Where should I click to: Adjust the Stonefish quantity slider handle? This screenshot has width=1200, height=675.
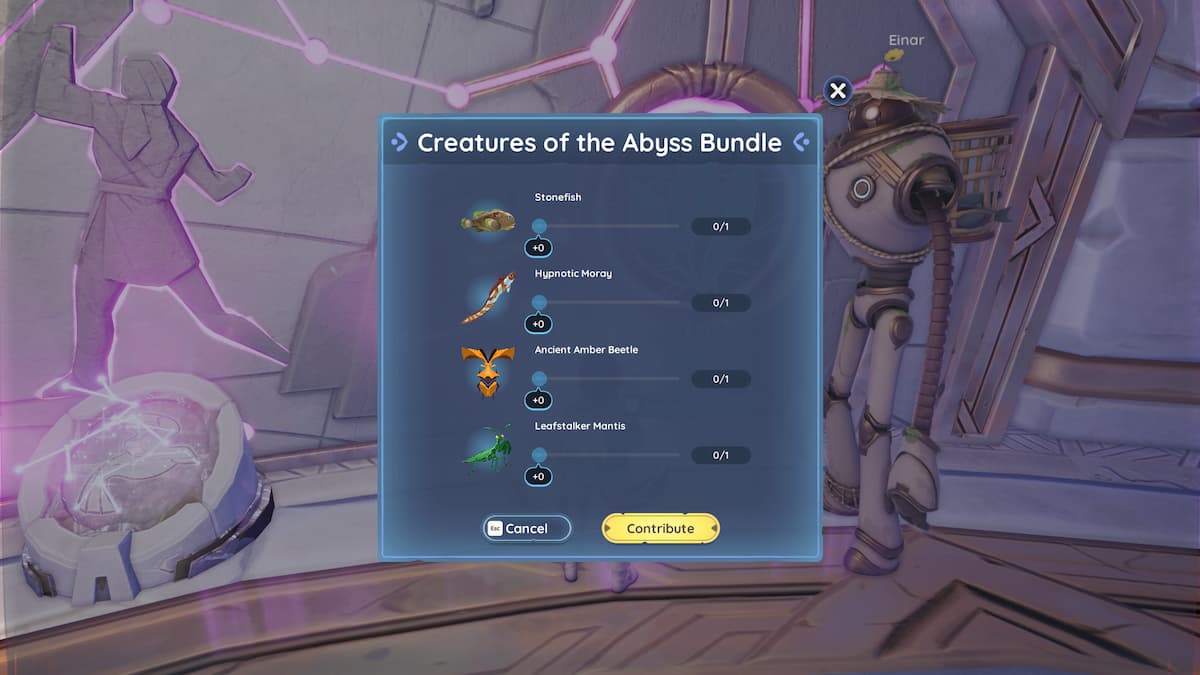[539, 227]
